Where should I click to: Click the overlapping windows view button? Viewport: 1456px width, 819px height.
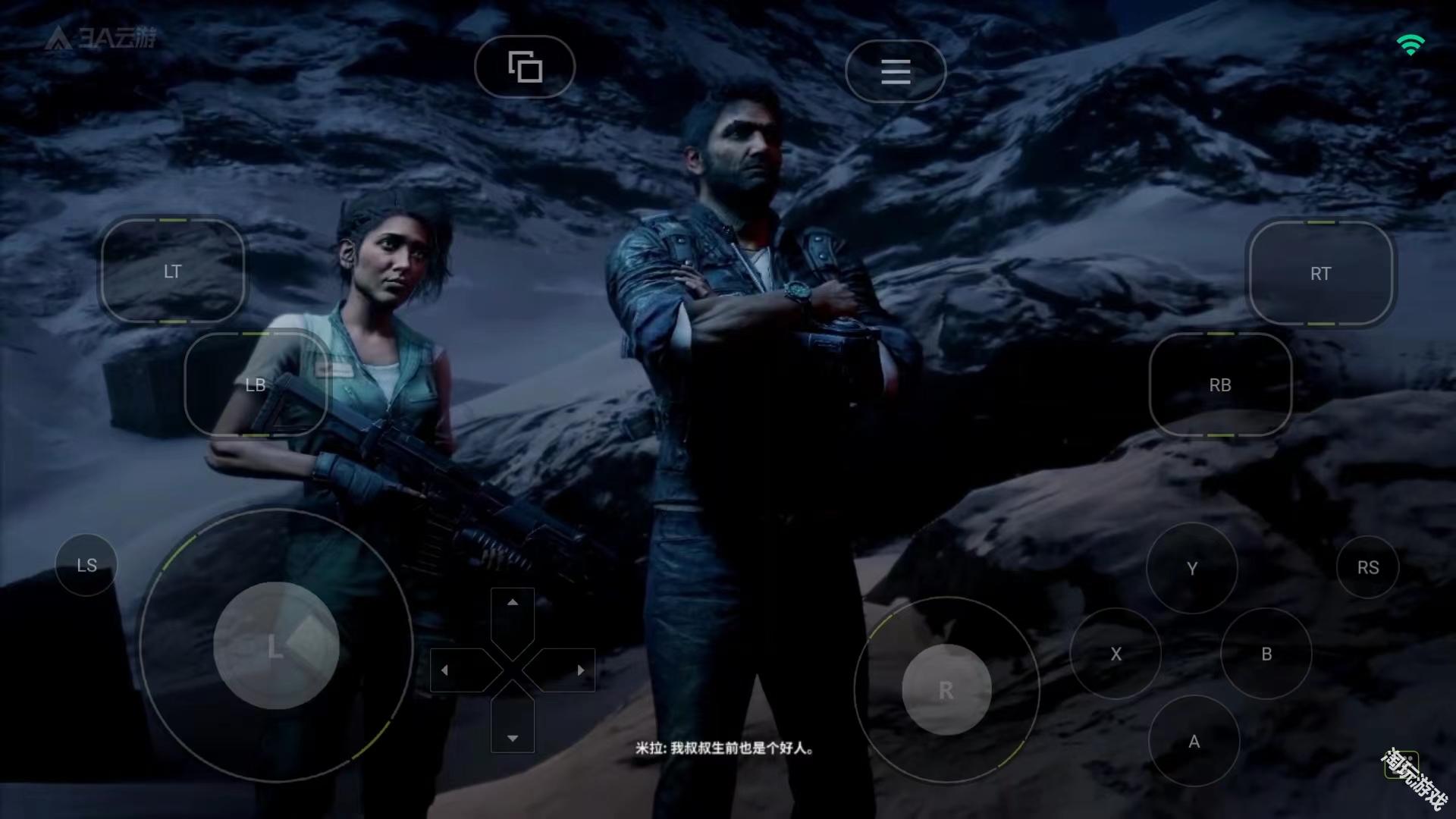(x=525, y=67)
